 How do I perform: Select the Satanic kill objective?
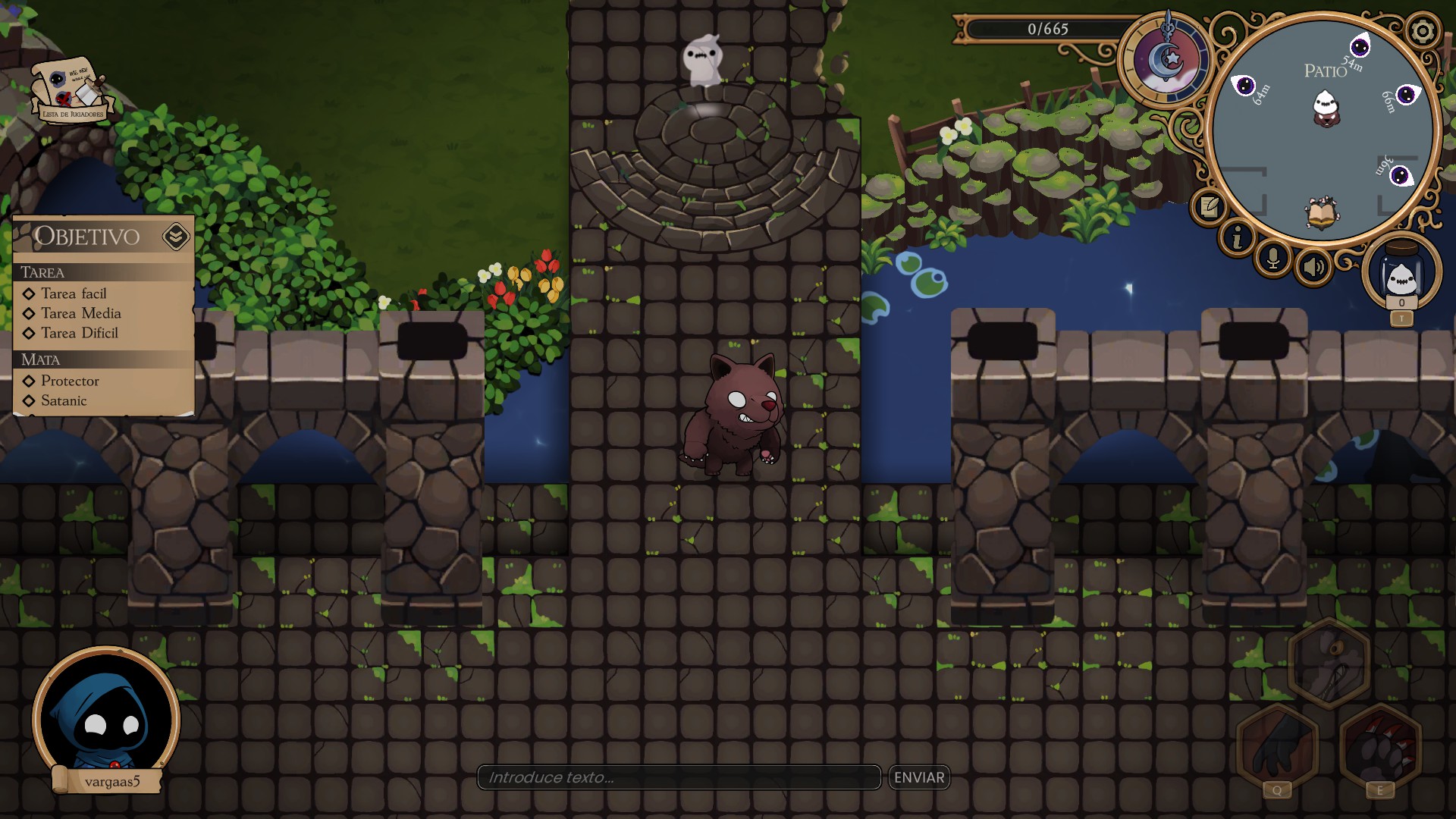coord(64,400)
